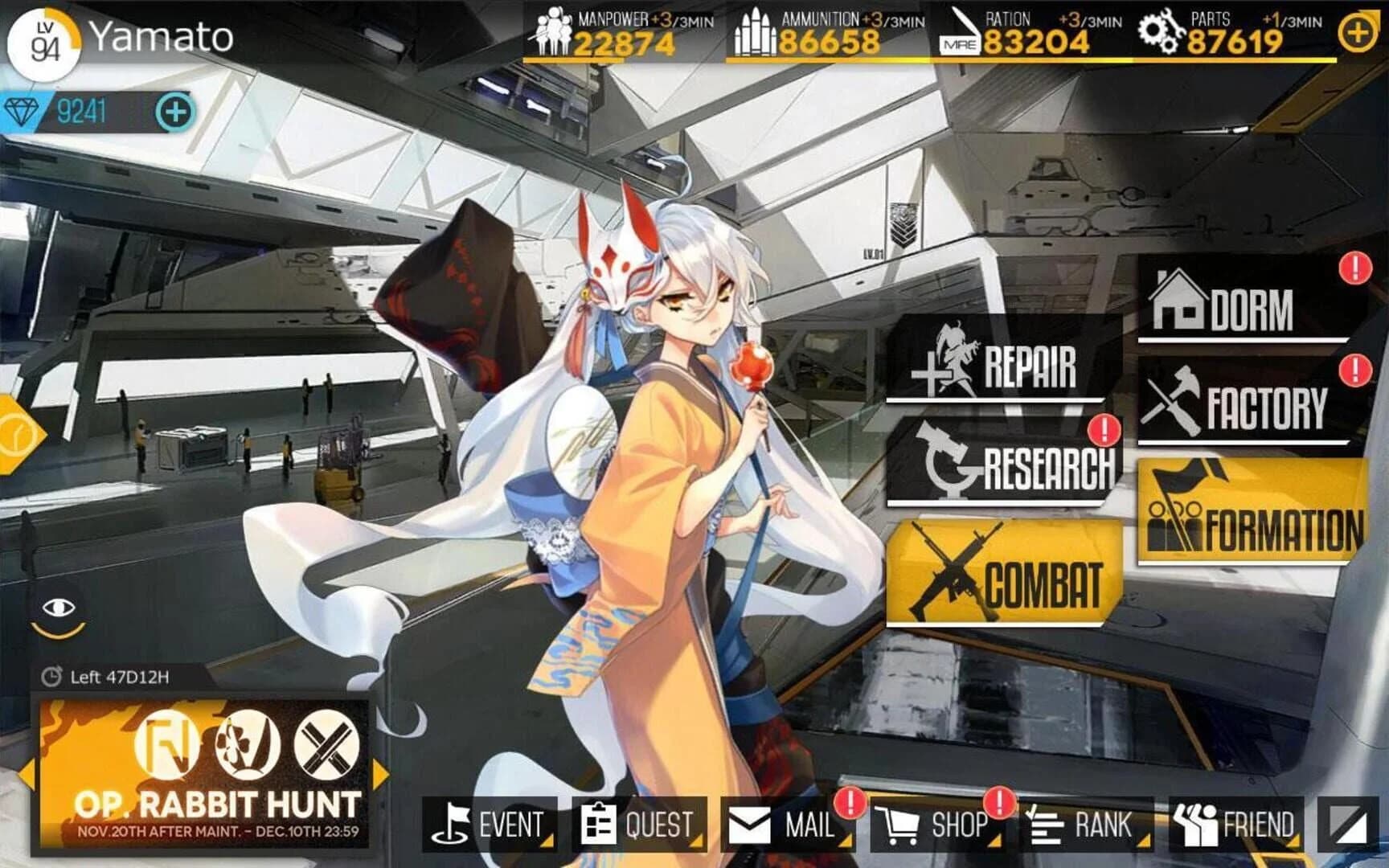
Task: Open the EVENT menu
Action: (x=488, y=823)
